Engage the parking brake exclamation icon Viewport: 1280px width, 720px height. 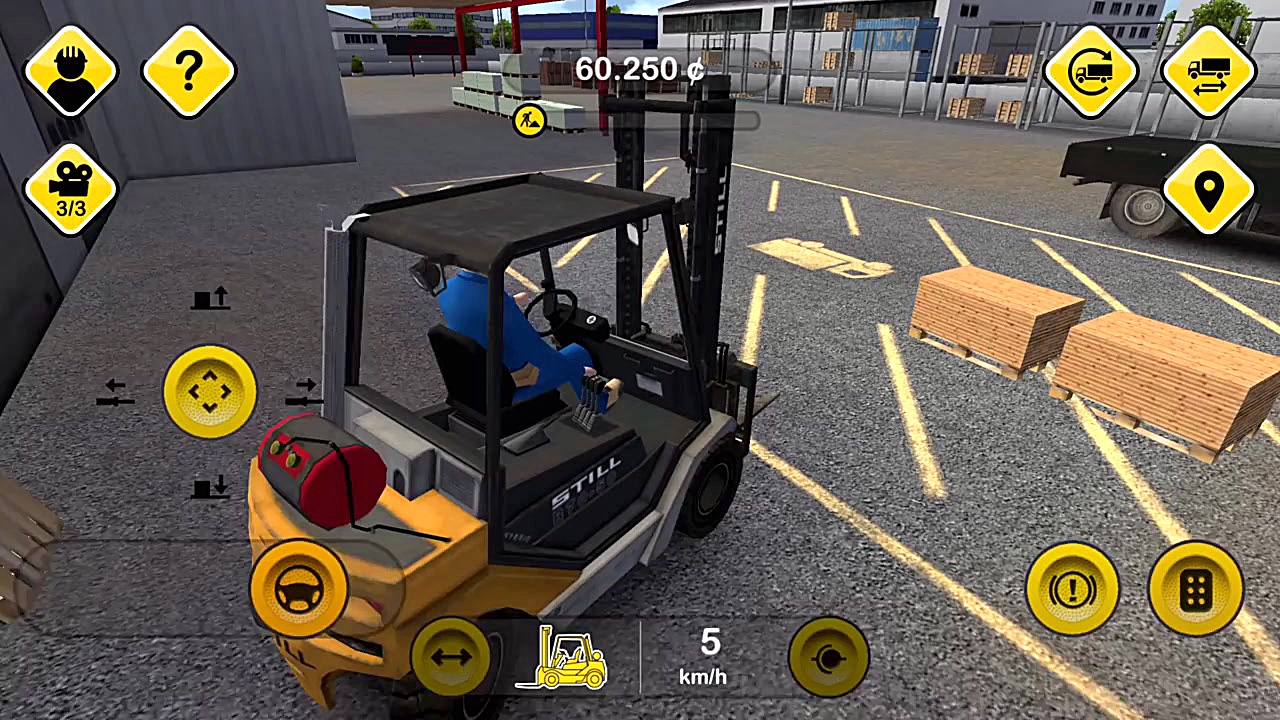1072,588
